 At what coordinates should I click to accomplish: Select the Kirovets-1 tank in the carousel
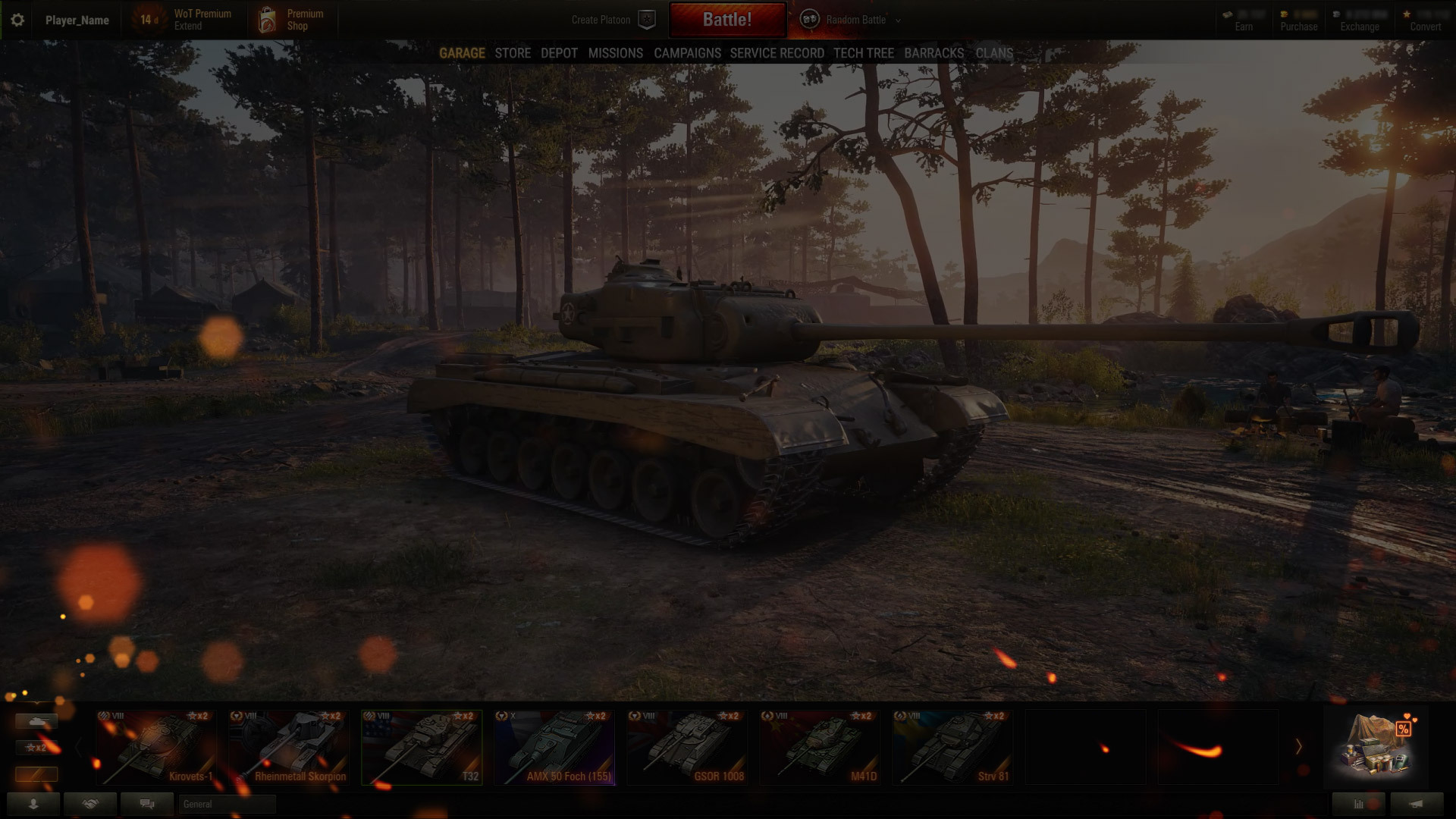[156, 747]
